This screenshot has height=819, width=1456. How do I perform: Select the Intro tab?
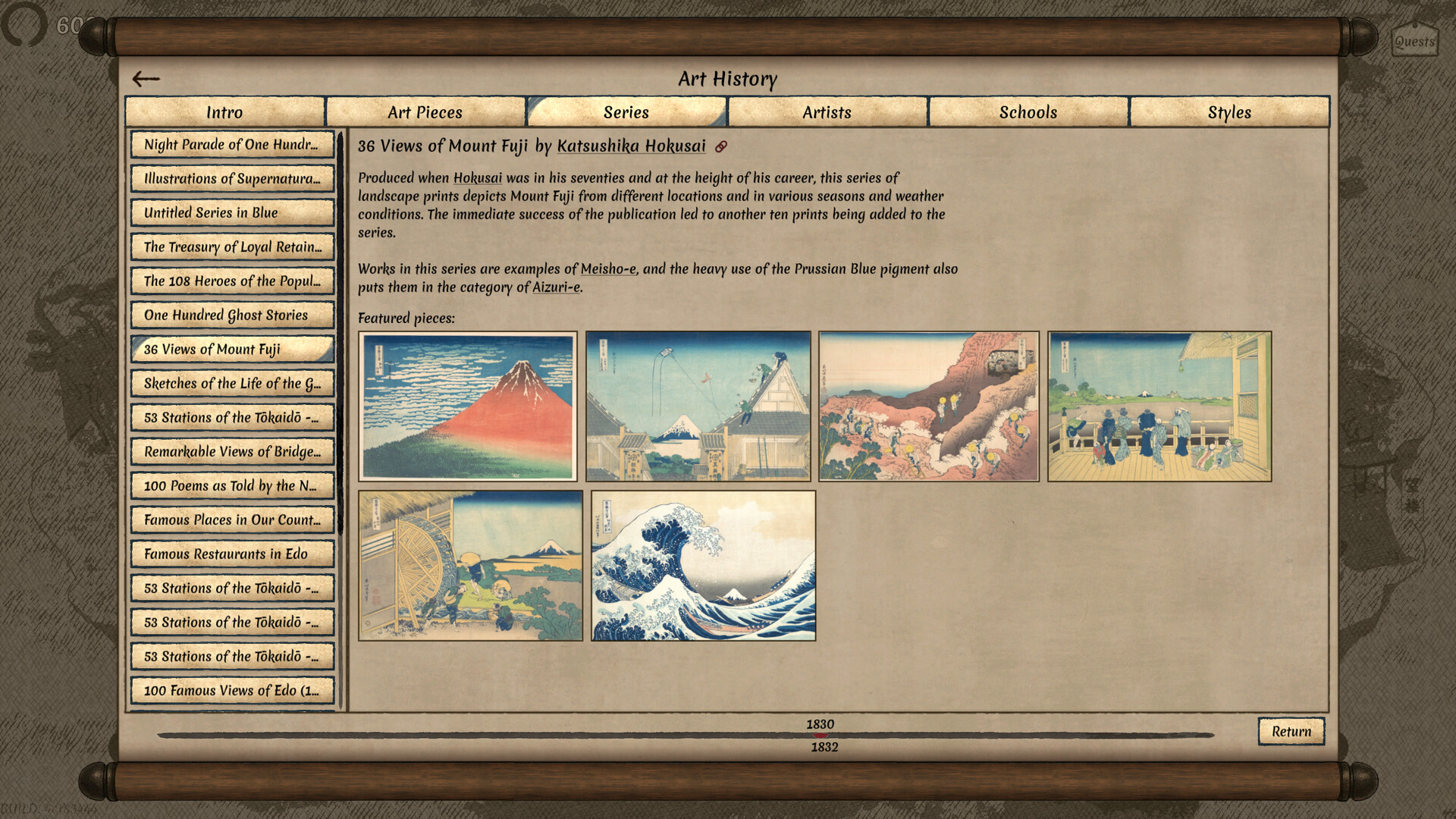224,111
